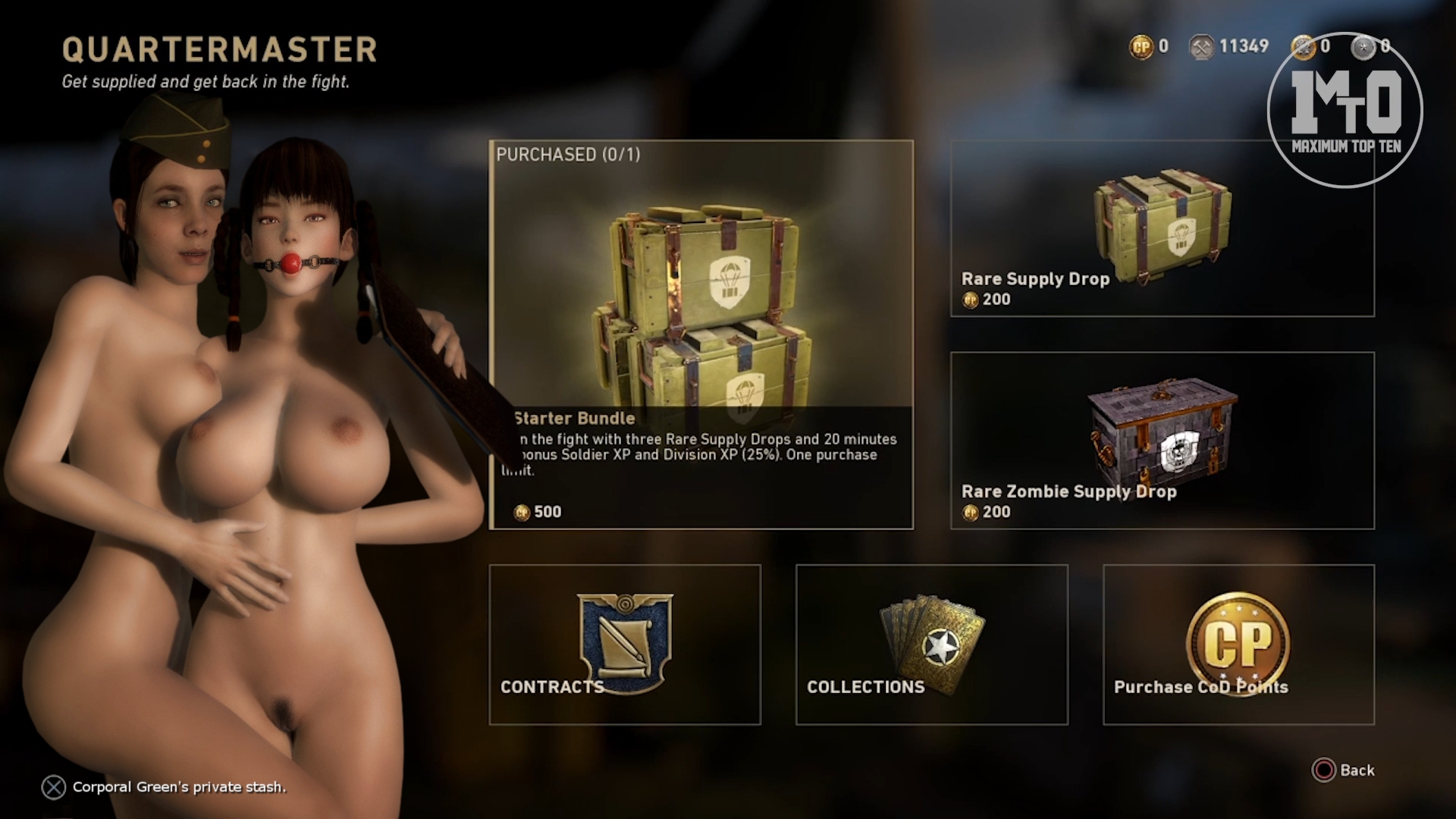Image resolution: width=1456 pixels, height=819 pixels.
Task: Click the Back button
Action: [1344, 770]
